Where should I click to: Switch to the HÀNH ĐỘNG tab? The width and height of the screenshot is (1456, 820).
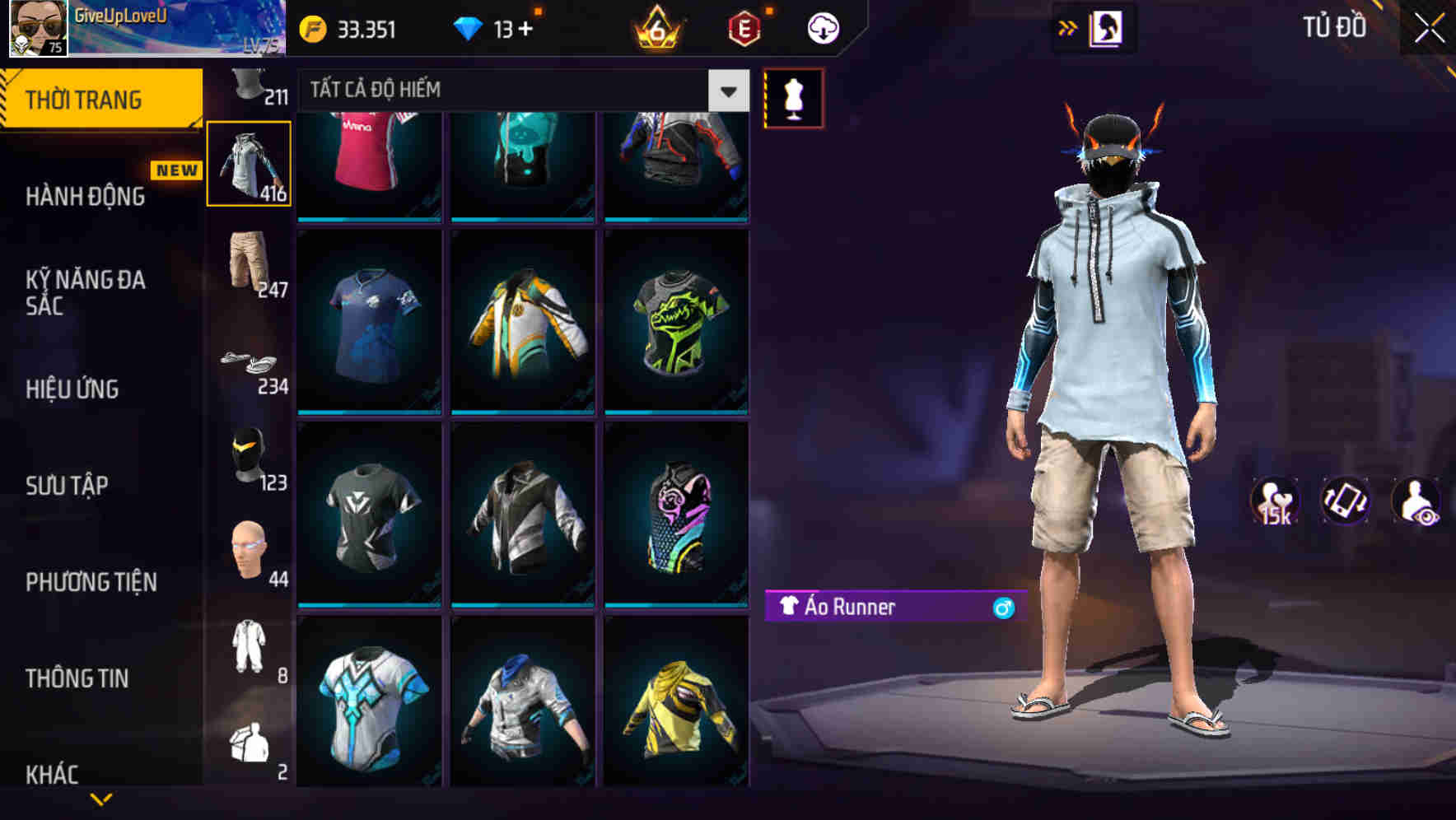86,197
